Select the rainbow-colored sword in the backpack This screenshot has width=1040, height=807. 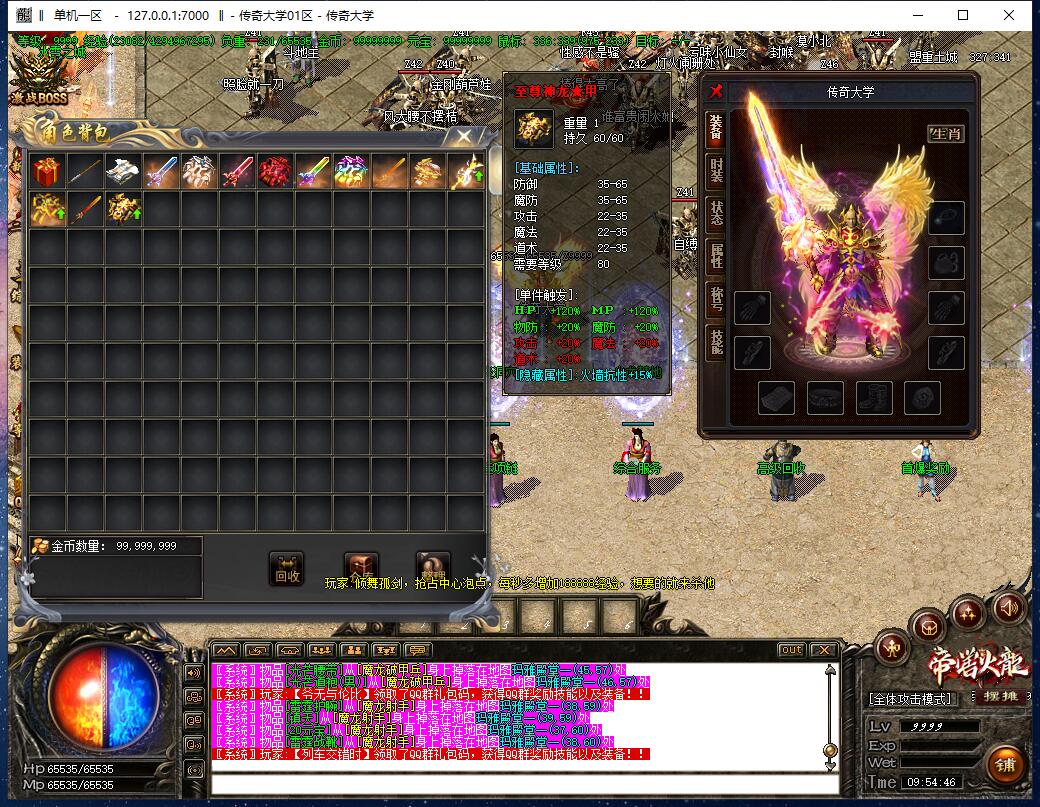click(312, 172)
